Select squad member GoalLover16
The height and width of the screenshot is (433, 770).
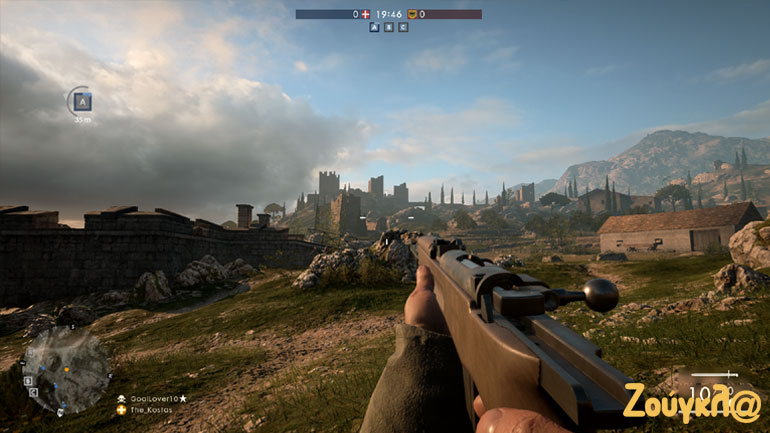click(x=154, y=398)
